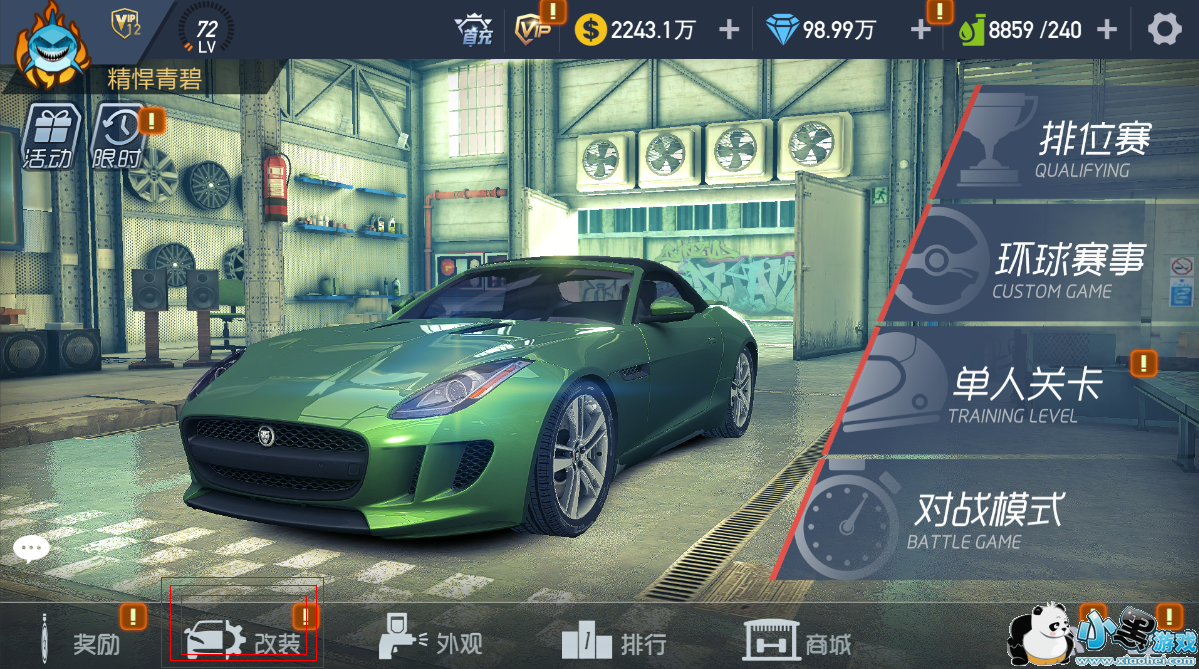Open the chat bubble icon
The image size is (1199, 669).
[31, 548]
